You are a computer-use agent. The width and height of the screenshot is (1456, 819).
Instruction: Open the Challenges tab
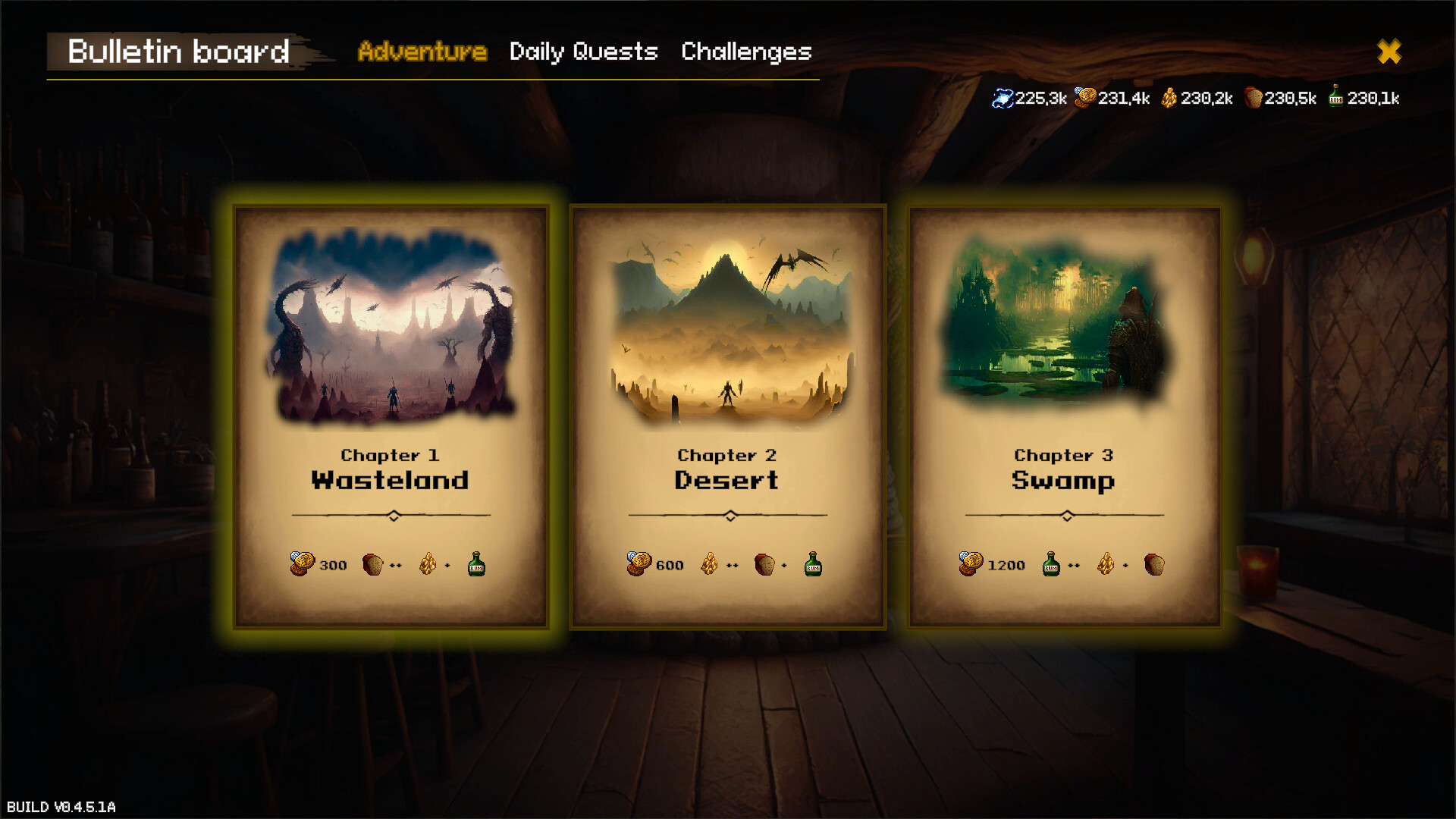pyautogui.click(x=746, y=52)
